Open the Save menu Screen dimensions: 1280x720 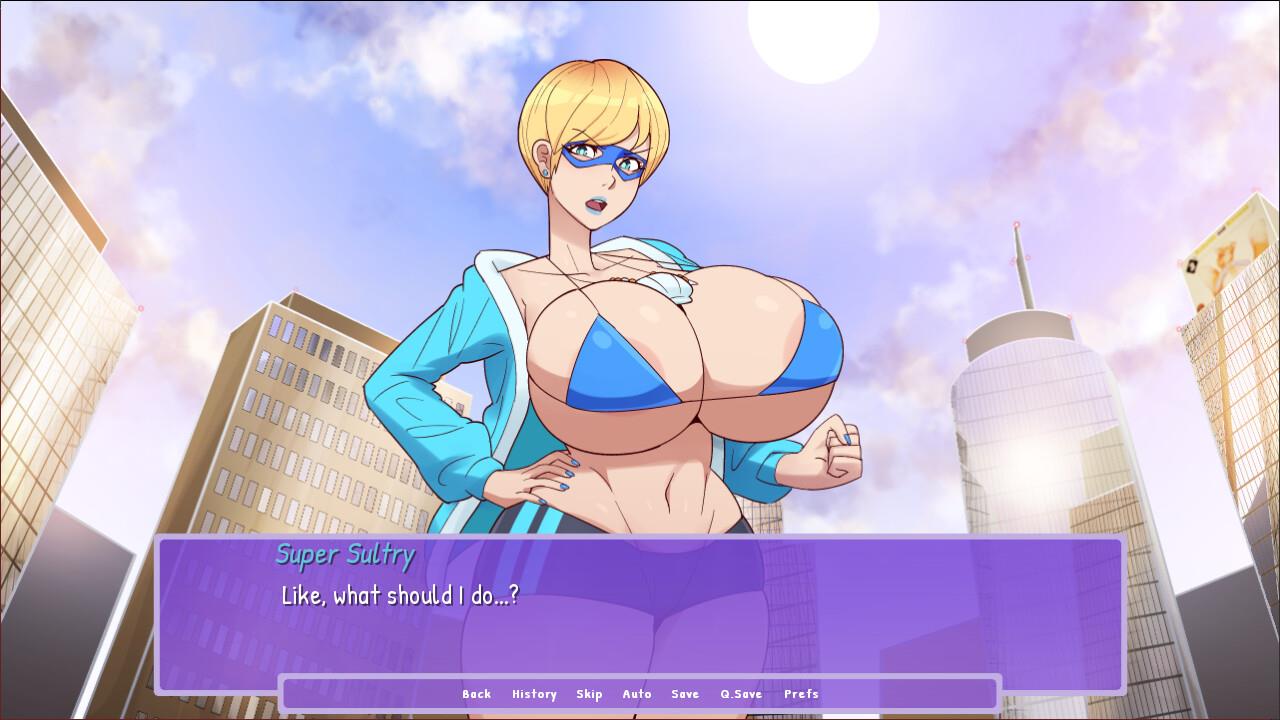tap(685, 694)
